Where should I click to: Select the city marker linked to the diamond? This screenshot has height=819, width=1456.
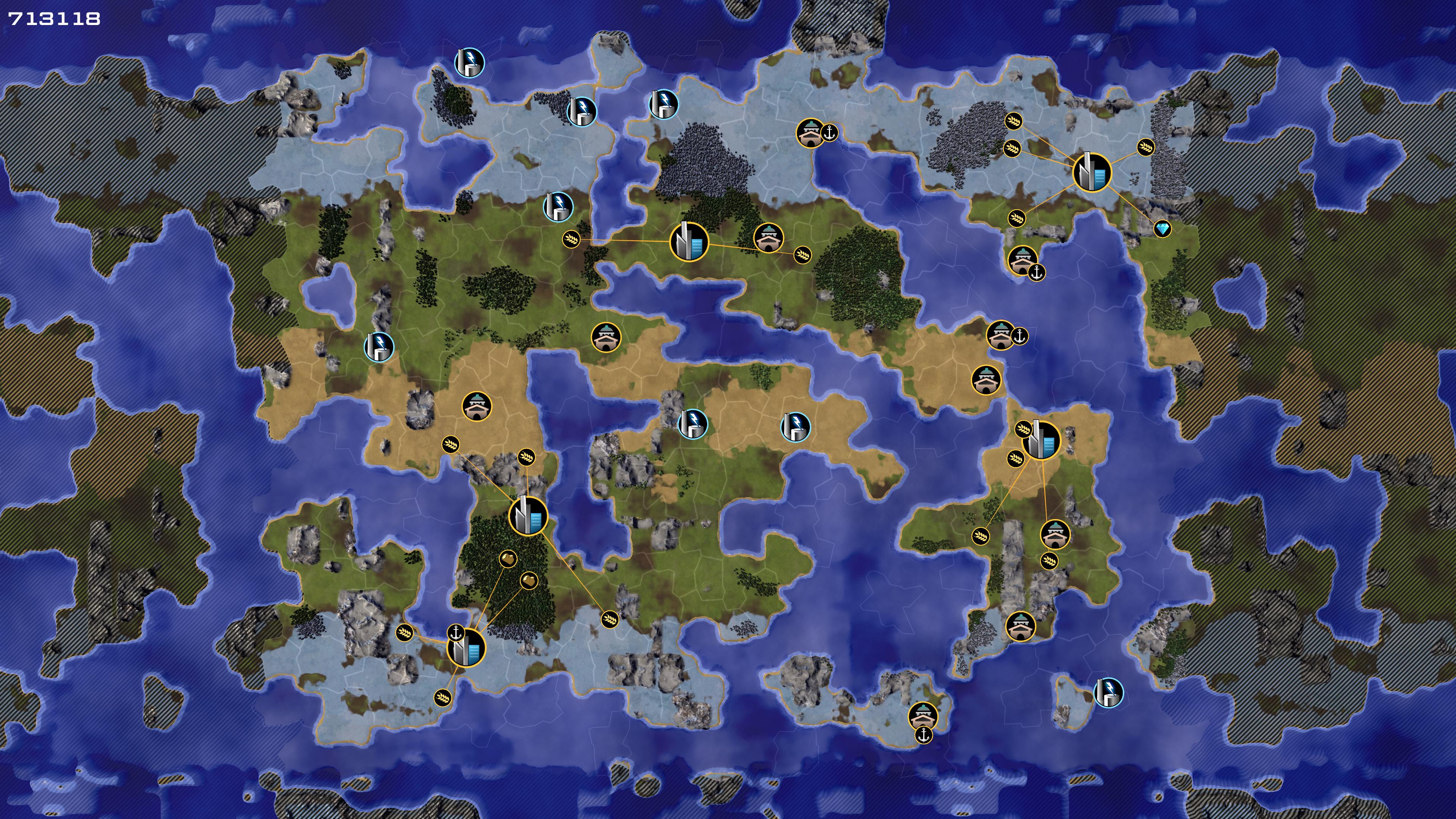tap(1092, 172)
